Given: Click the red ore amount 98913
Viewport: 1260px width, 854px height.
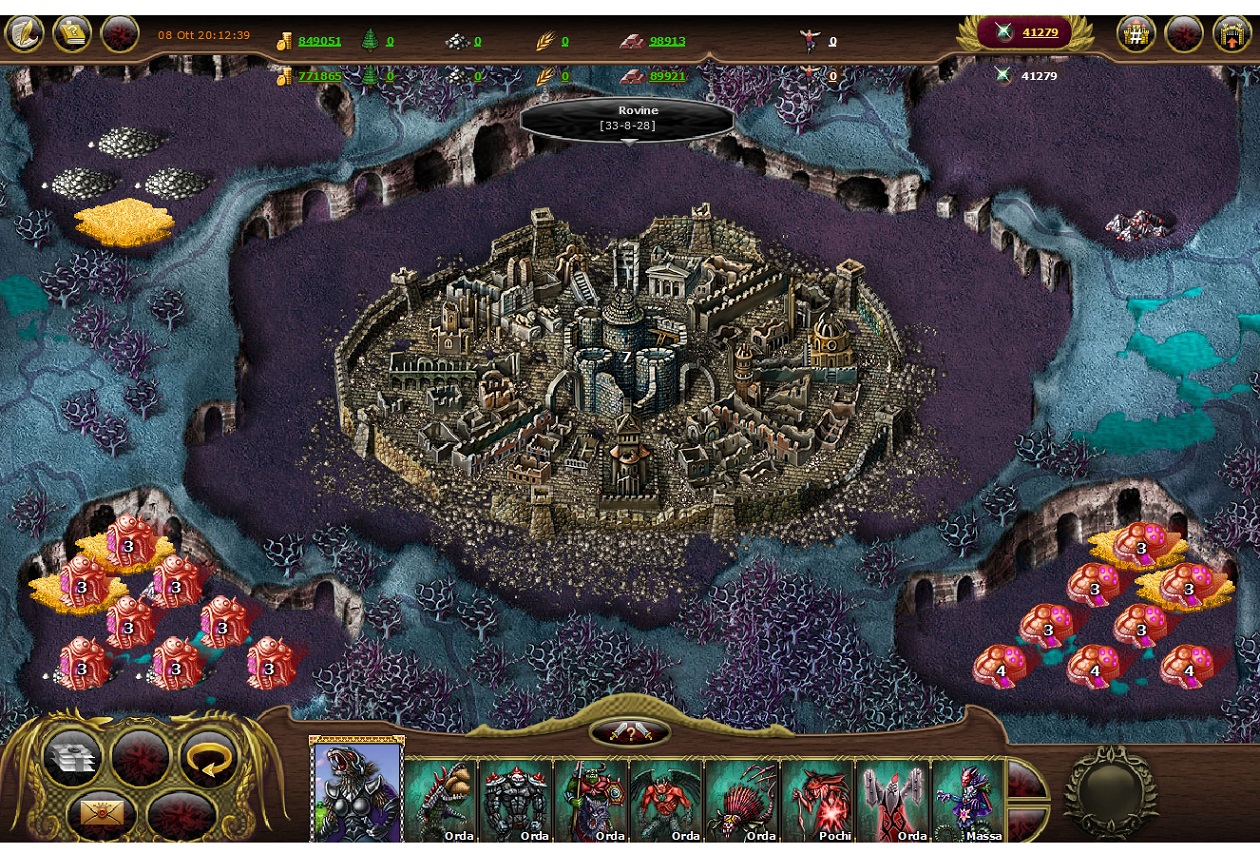Looking at the screenshot, I should point(667,41).
